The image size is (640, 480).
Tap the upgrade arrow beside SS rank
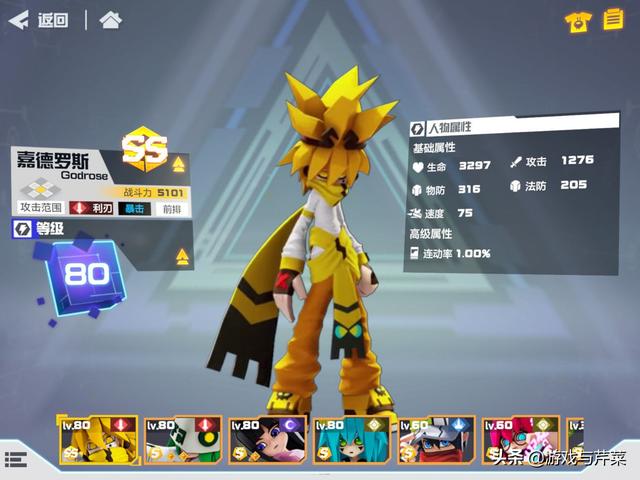tap(179, 164)
